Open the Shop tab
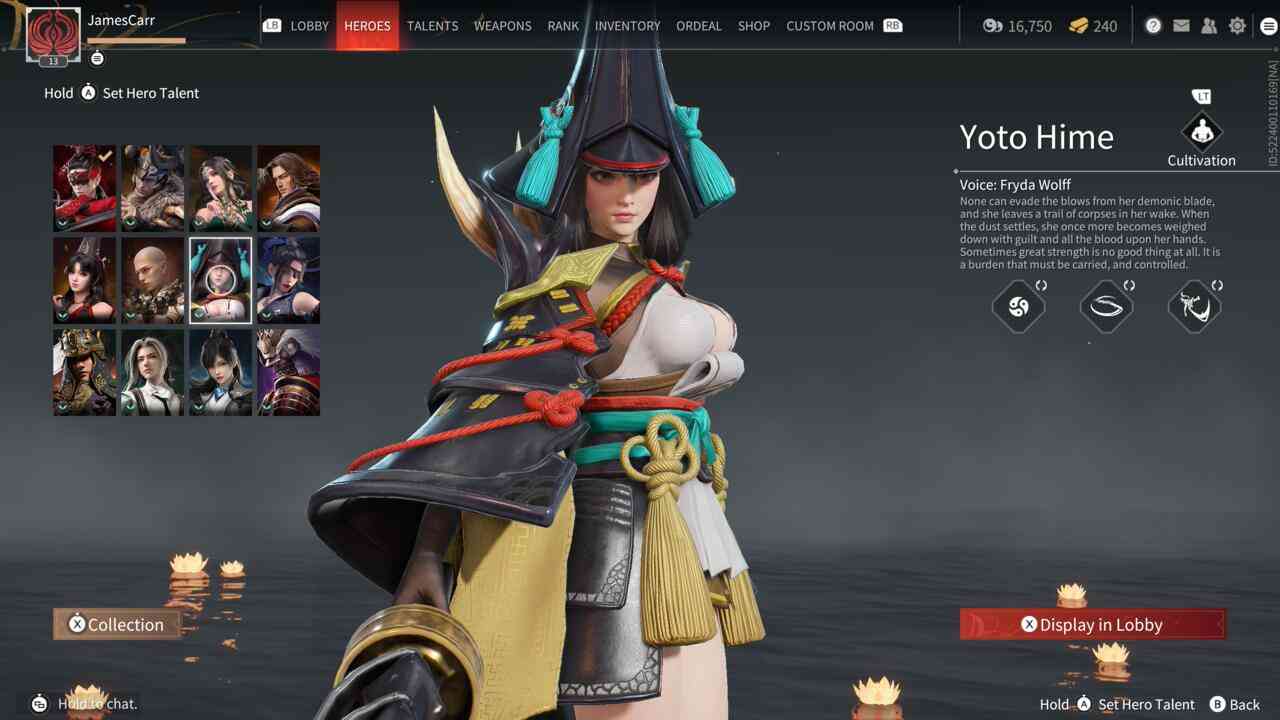Screen dimensions: 1280x720 753,26
